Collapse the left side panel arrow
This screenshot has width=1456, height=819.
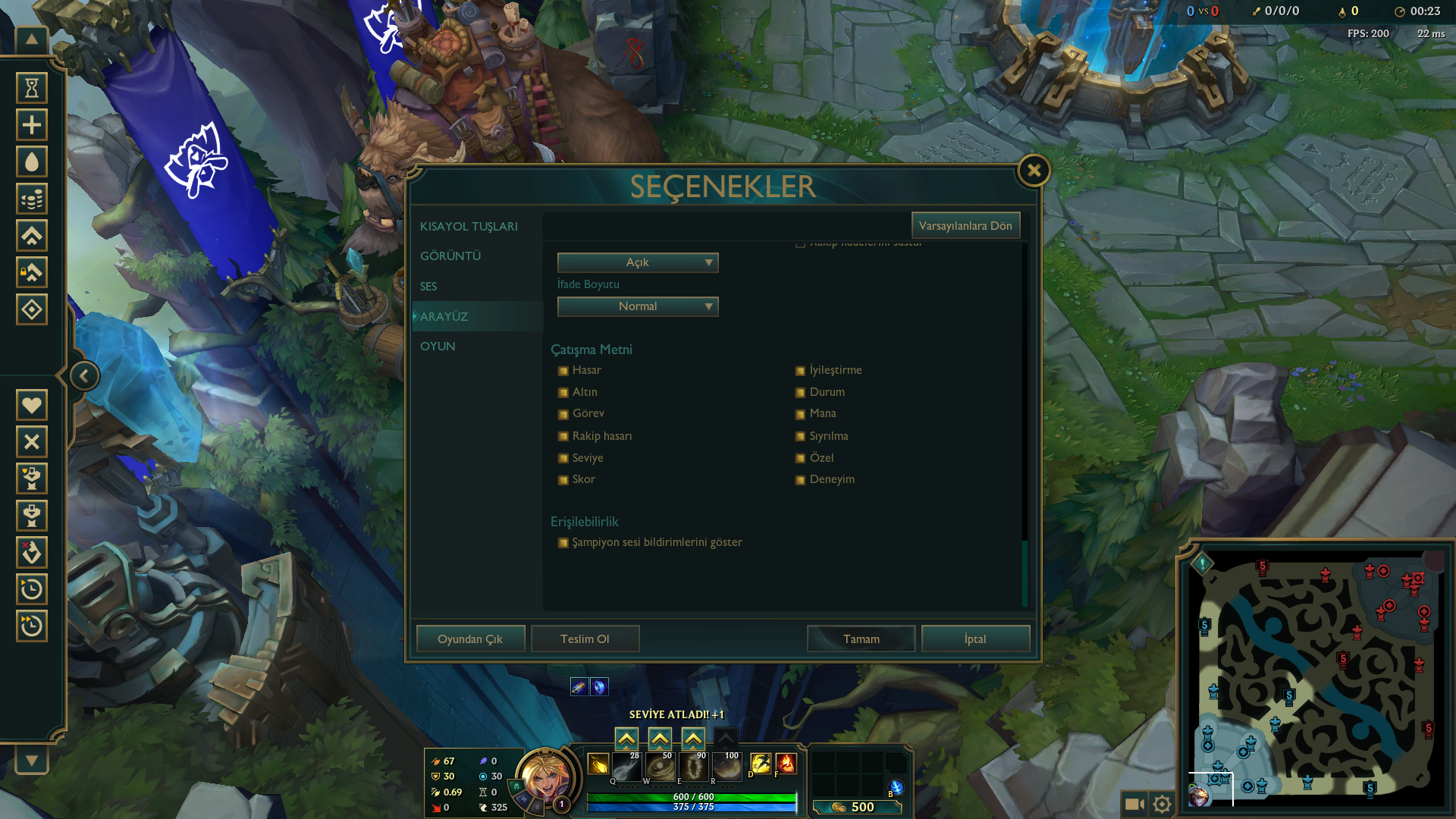pyautogui.click(x=84, y=376)
